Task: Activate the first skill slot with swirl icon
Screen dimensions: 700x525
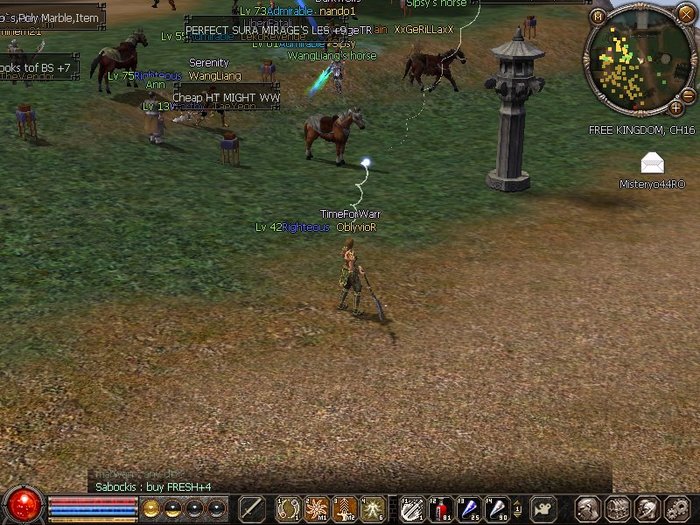Action: 289,507
